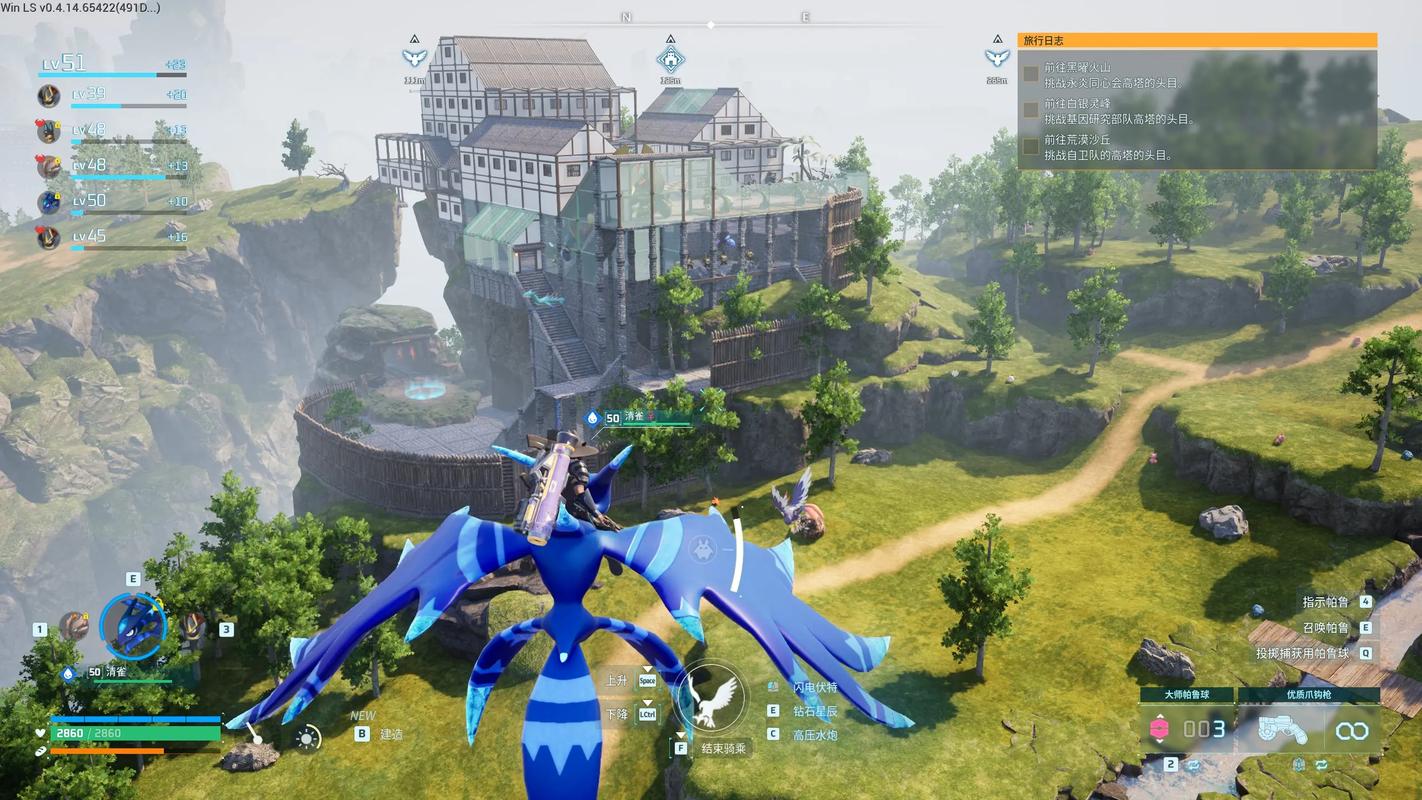Image resolution: width=1422 pixels, height=800 pixels.
Task: Click the 结束骑乘 dismount label
Action: click(x=725, y=748)
